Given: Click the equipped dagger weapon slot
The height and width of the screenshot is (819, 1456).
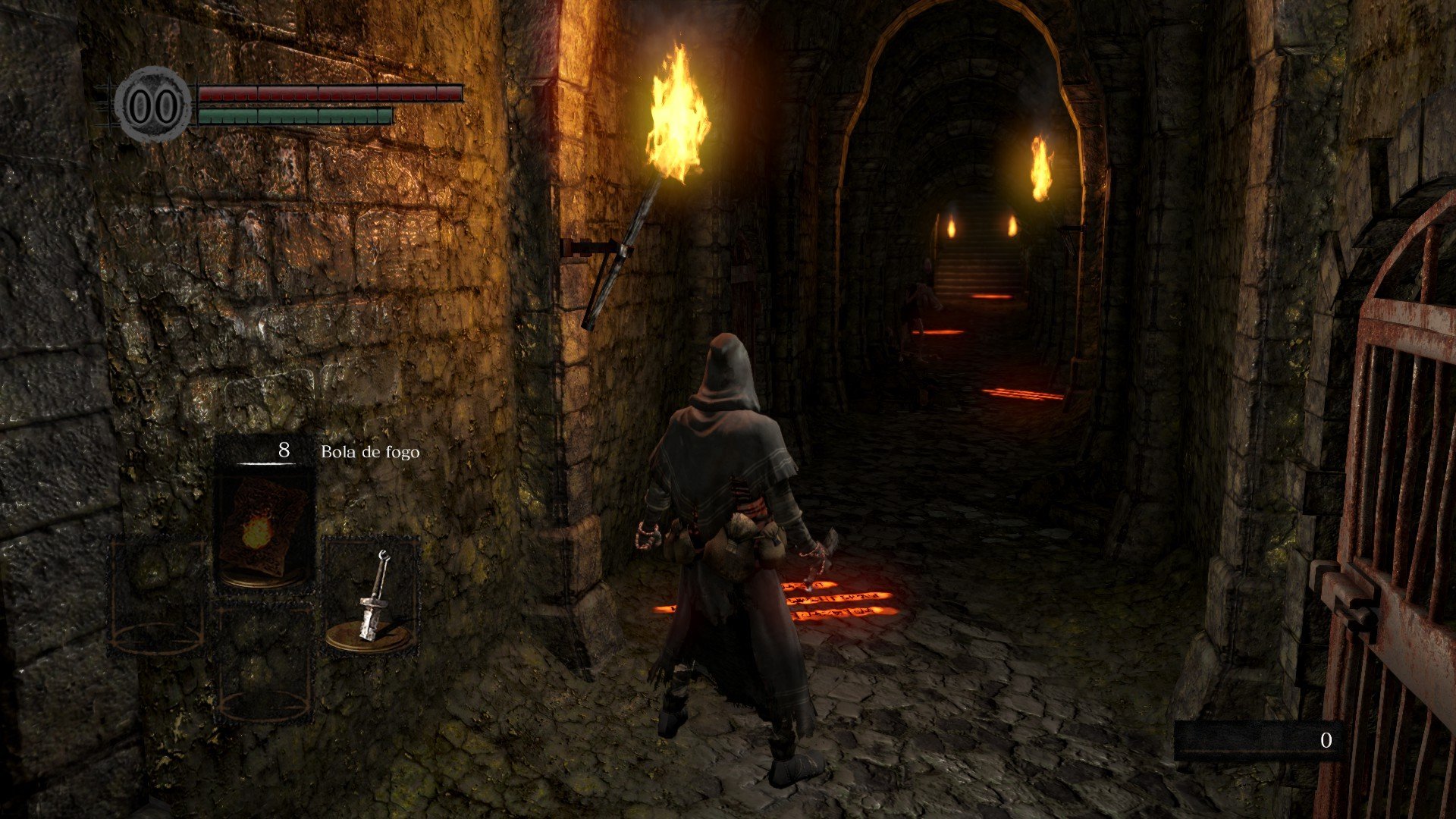Looking at the screenshot, I should pyautogui.click(x=372, y=596).
